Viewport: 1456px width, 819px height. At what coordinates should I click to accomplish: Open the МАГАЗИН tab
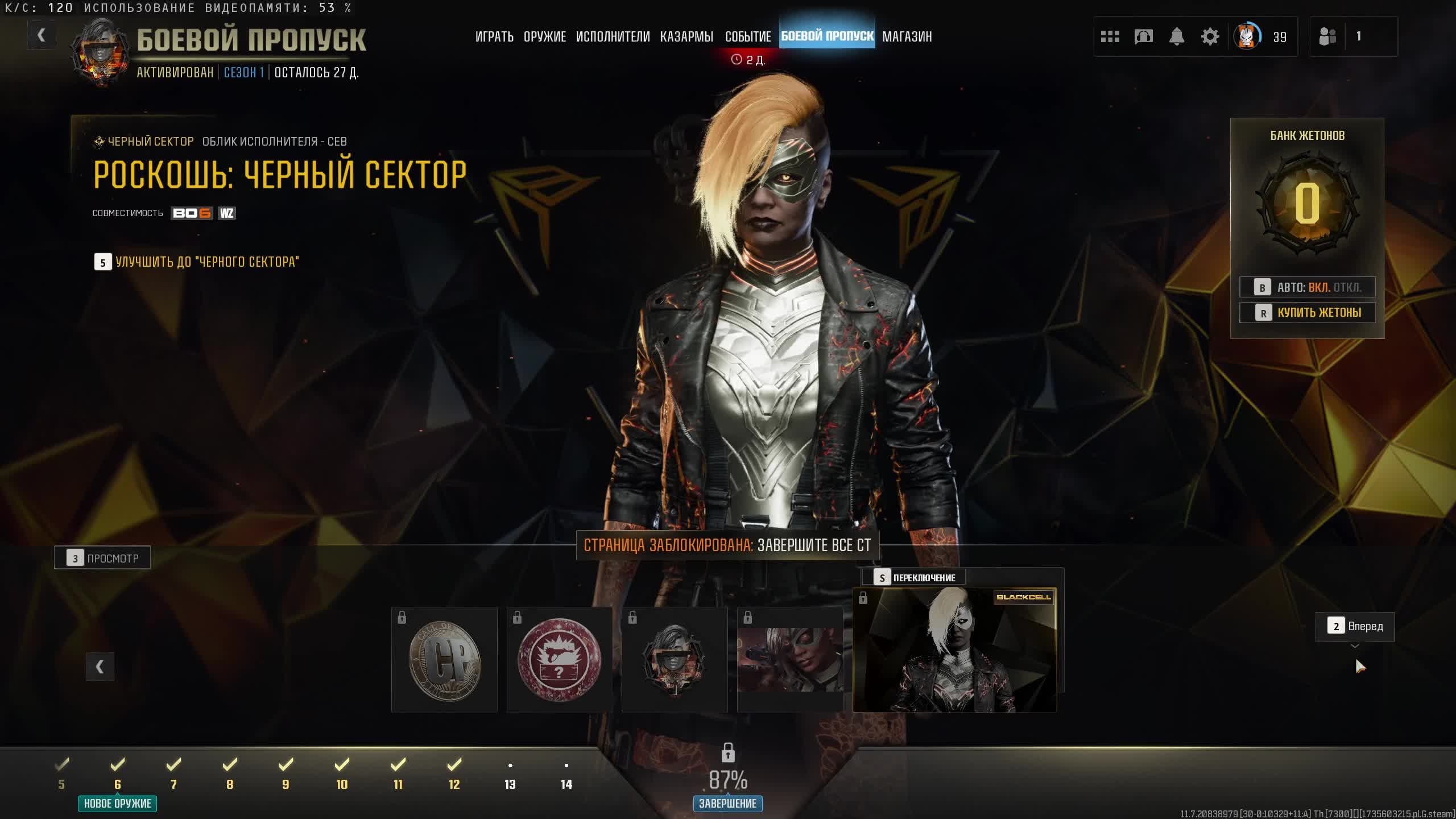click(907, 37)
